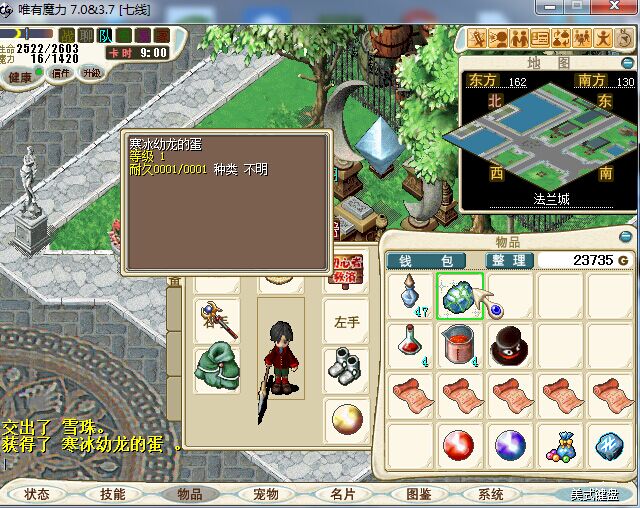
Task: Click the 整理 sort button
Action: [505, 260]
